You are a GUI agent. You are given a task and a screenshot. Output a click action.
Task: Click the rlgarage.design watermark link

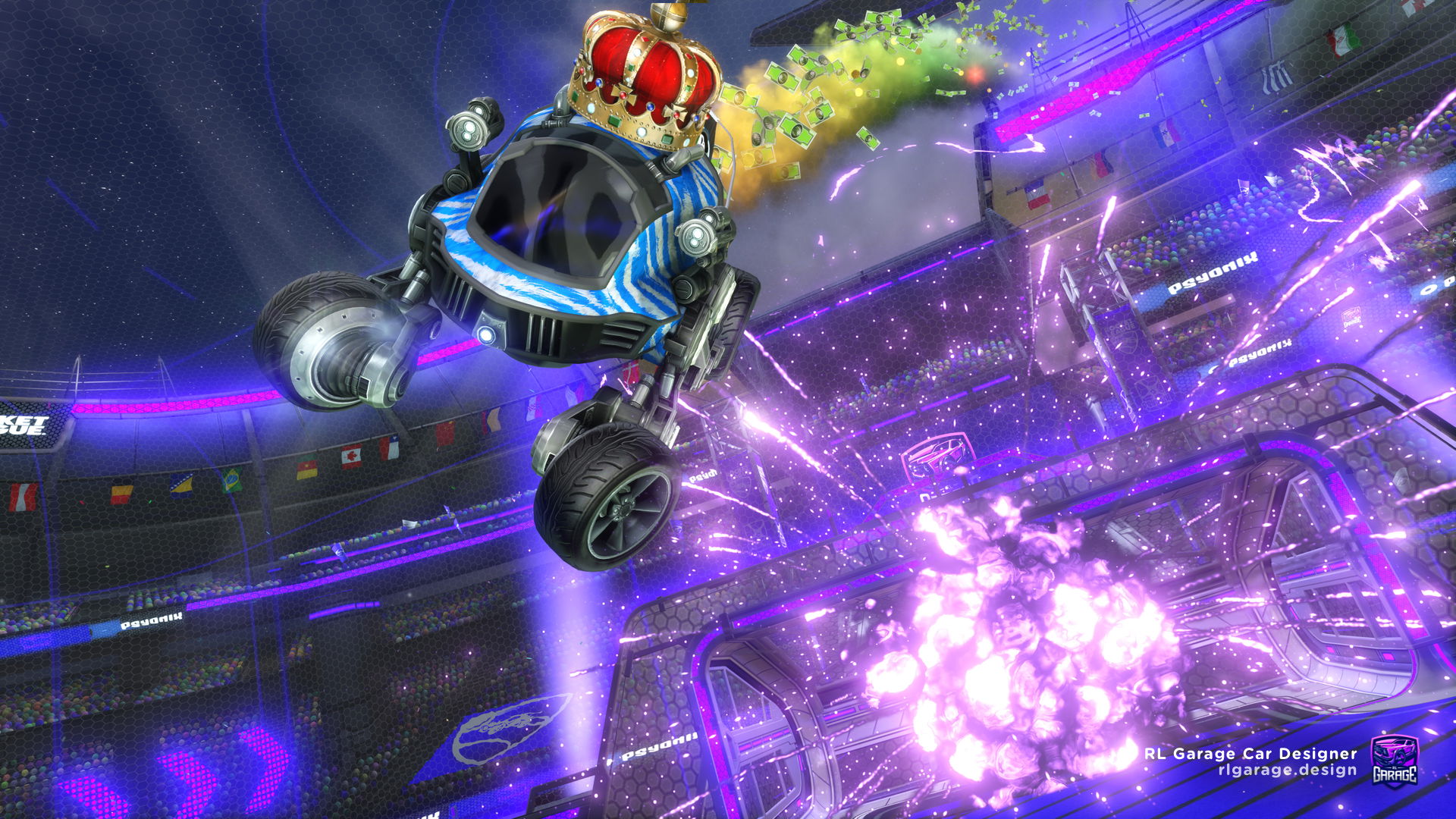click(x=1287, y=770)
